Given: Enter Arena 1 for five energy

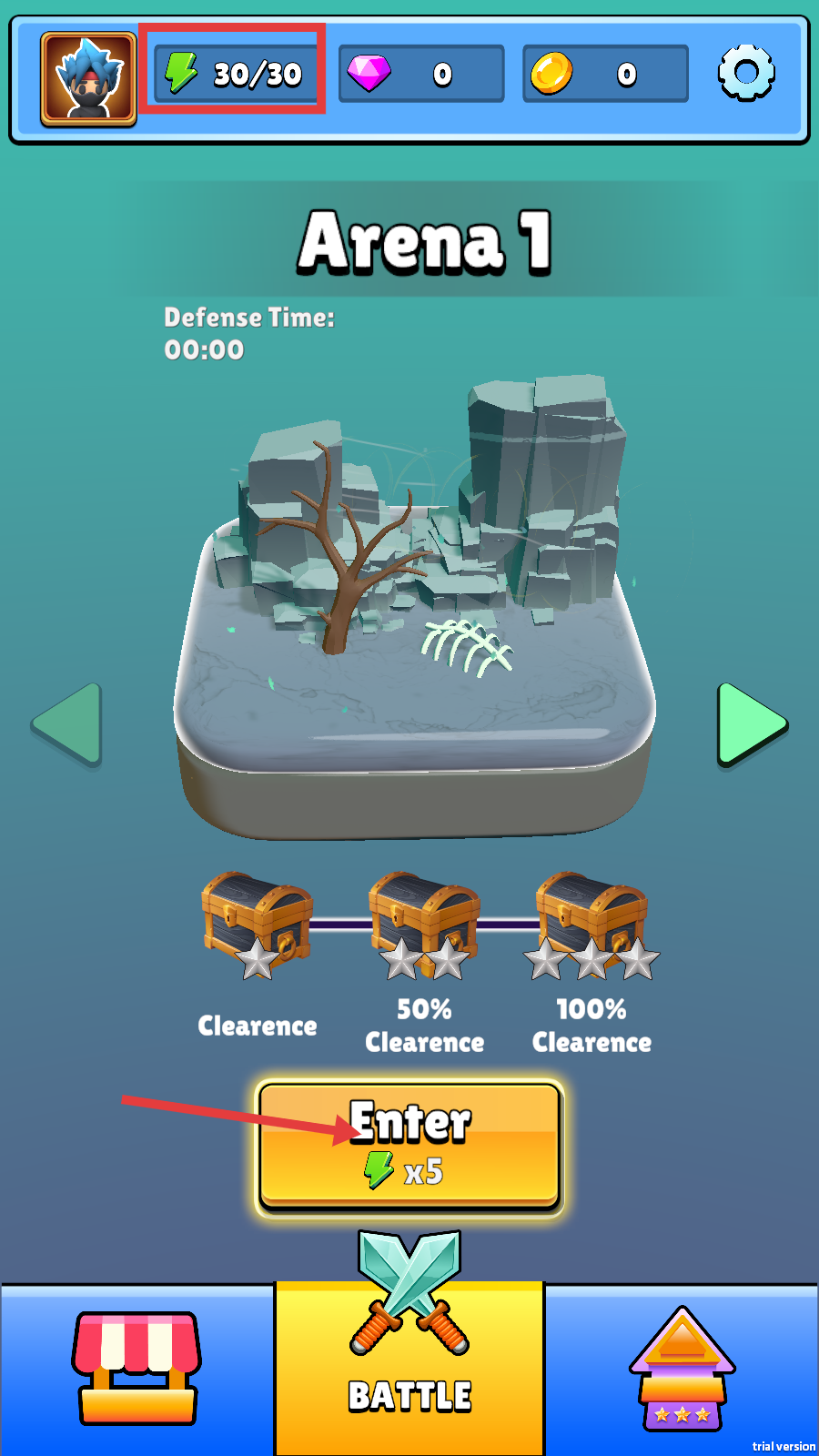Looking at the screenshot, I should [x=410, y=1145].
